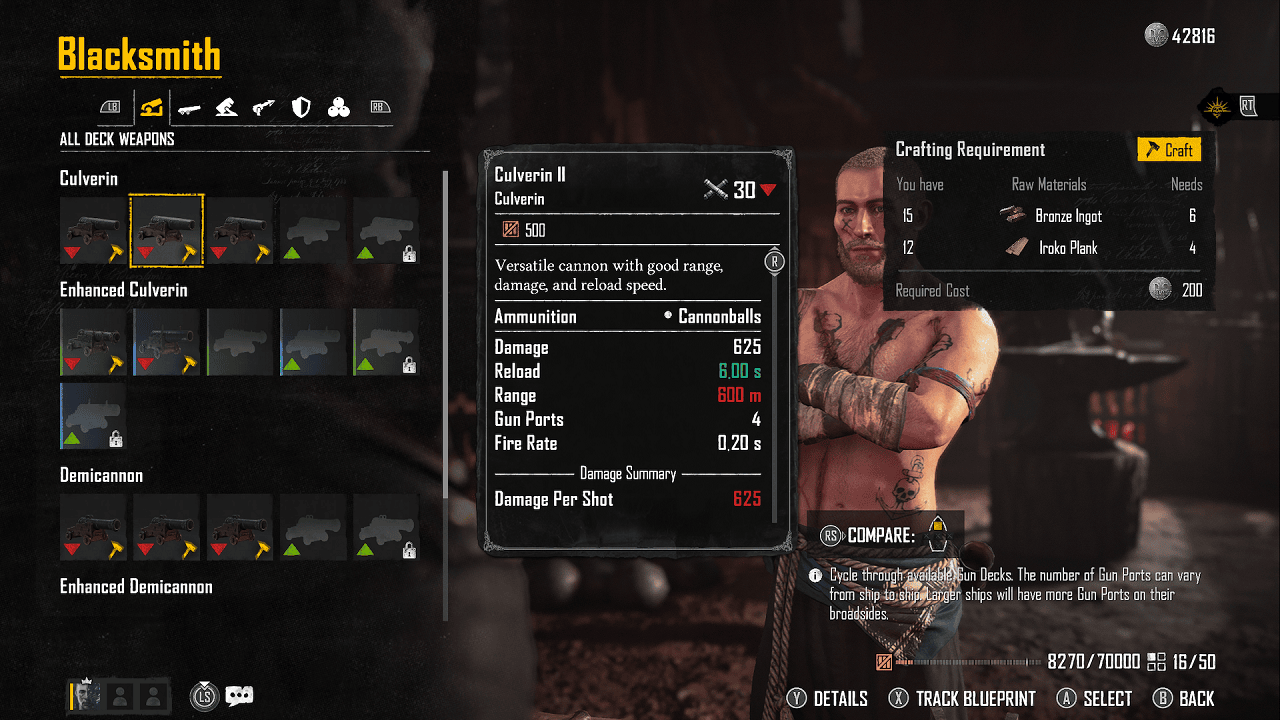Open the cannonball ammunition tab
Screen dimensions: 1280x720
[x=339, y=107]
